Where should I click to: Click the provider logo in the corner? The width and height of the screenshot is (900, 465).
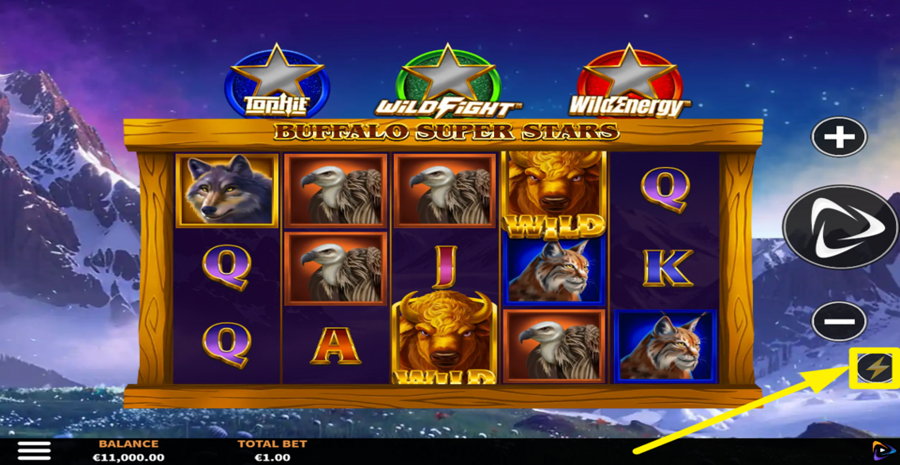883,451
